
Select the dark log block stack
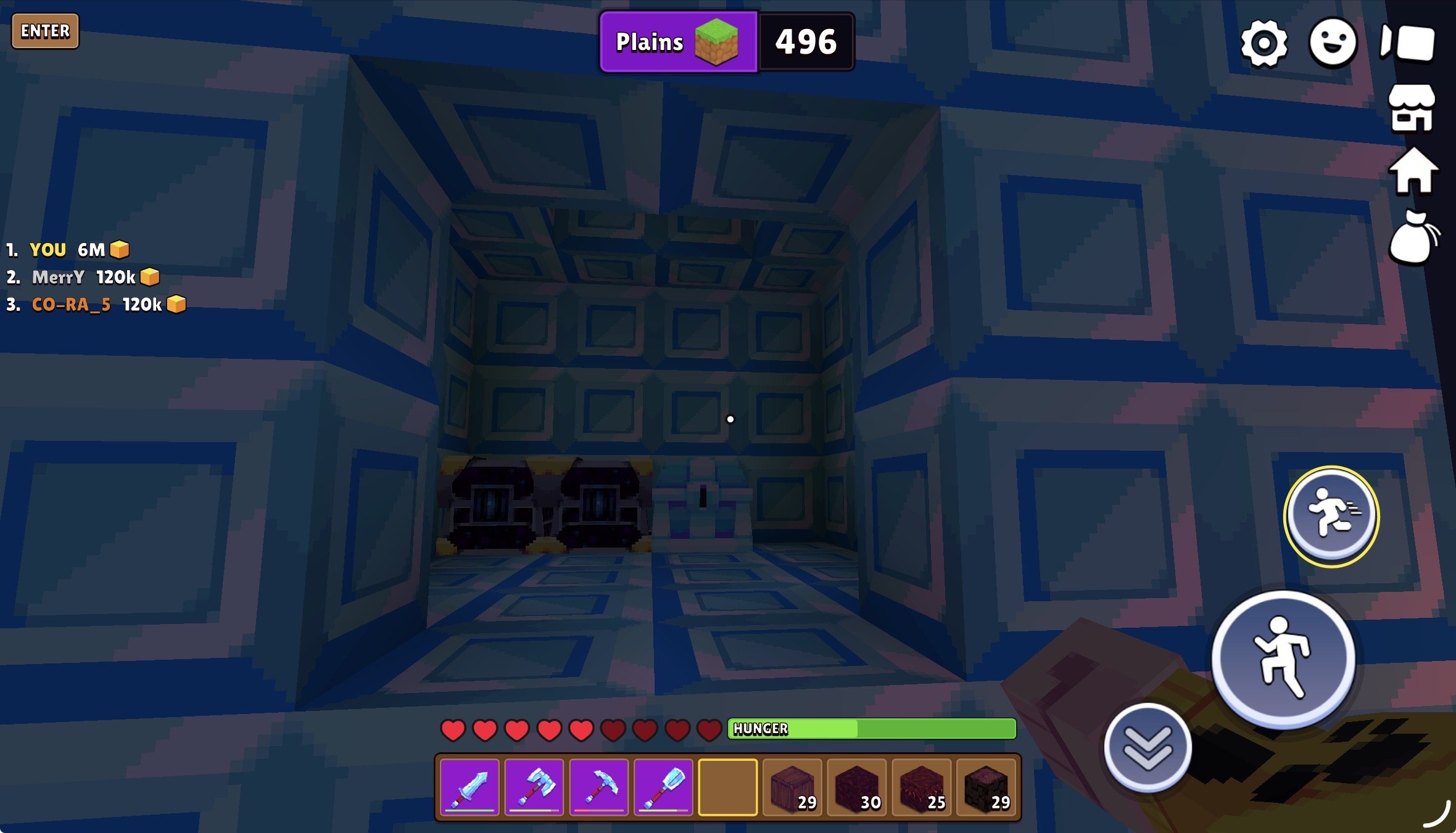(985, 787)
